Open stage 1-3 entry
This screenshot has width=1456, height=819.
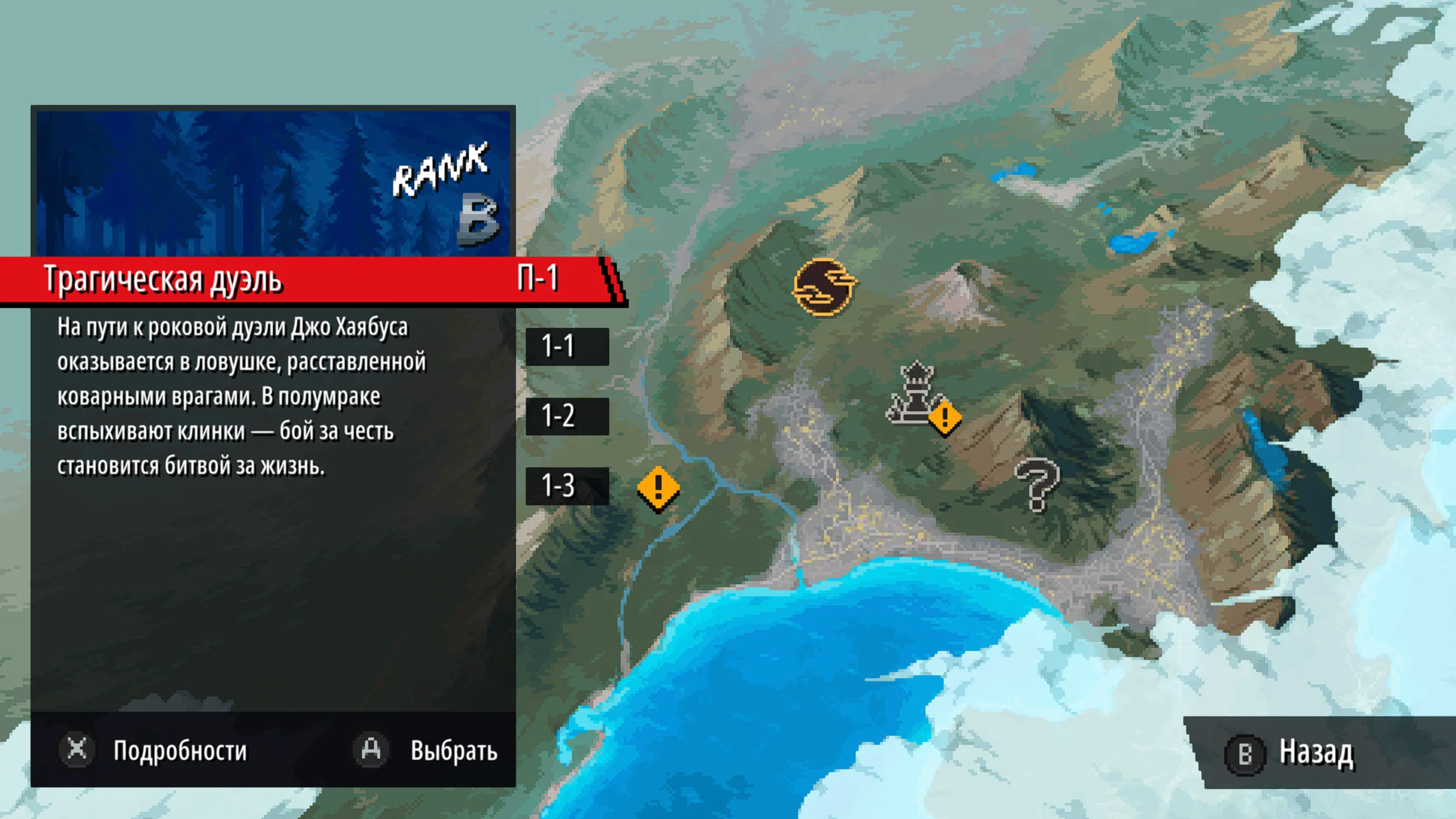point(566,486)
